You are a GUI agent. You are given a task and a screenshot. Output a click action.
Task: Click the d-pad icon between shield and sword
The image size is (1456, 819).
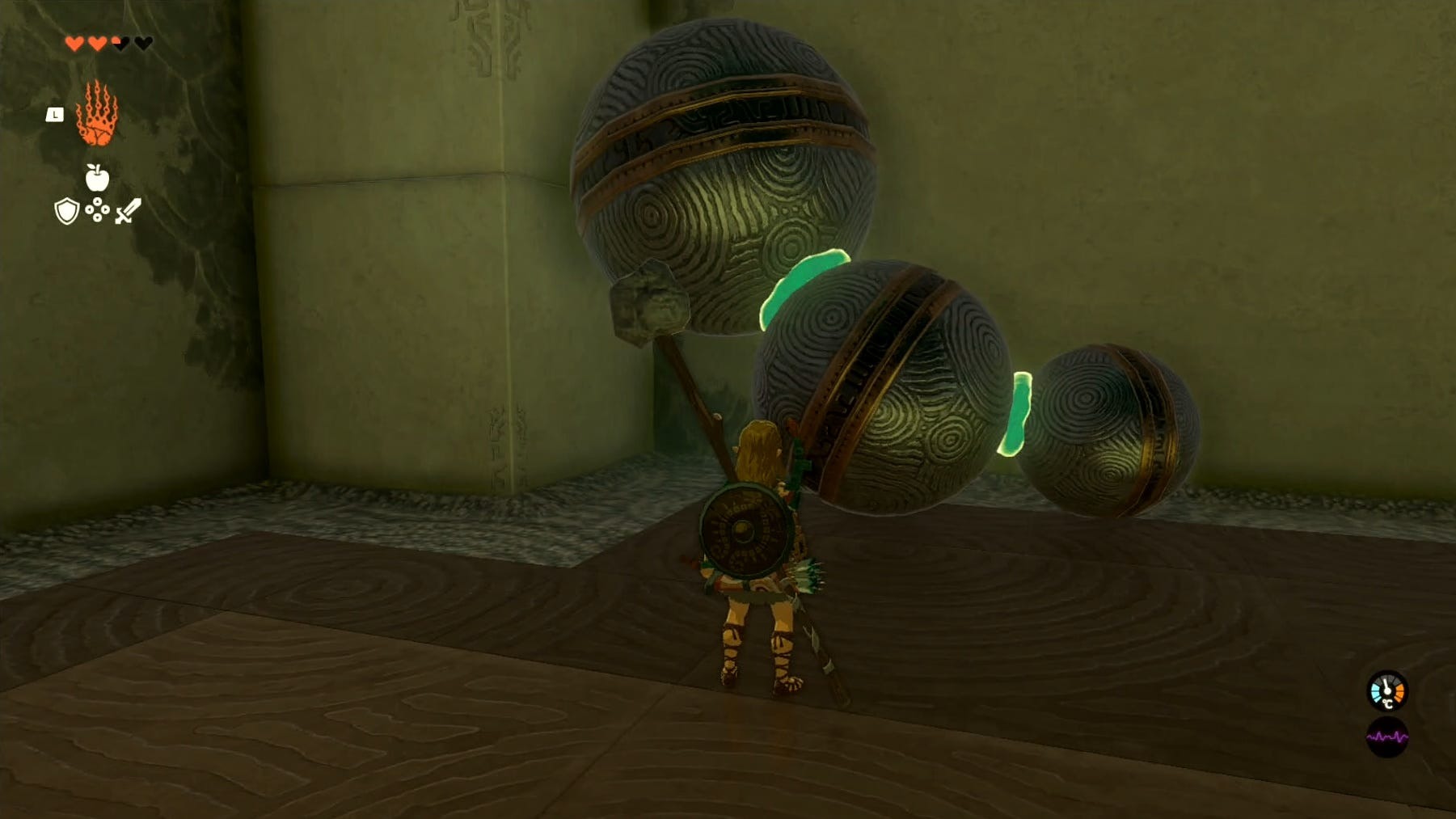(97, 210)
